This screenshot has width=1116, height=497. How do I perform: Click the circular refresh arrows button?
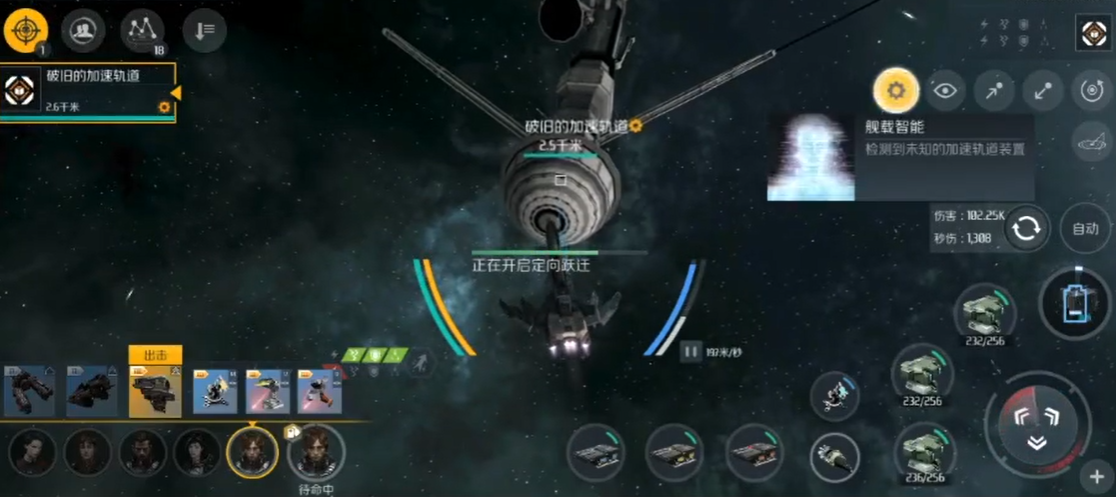[1026, 229]
